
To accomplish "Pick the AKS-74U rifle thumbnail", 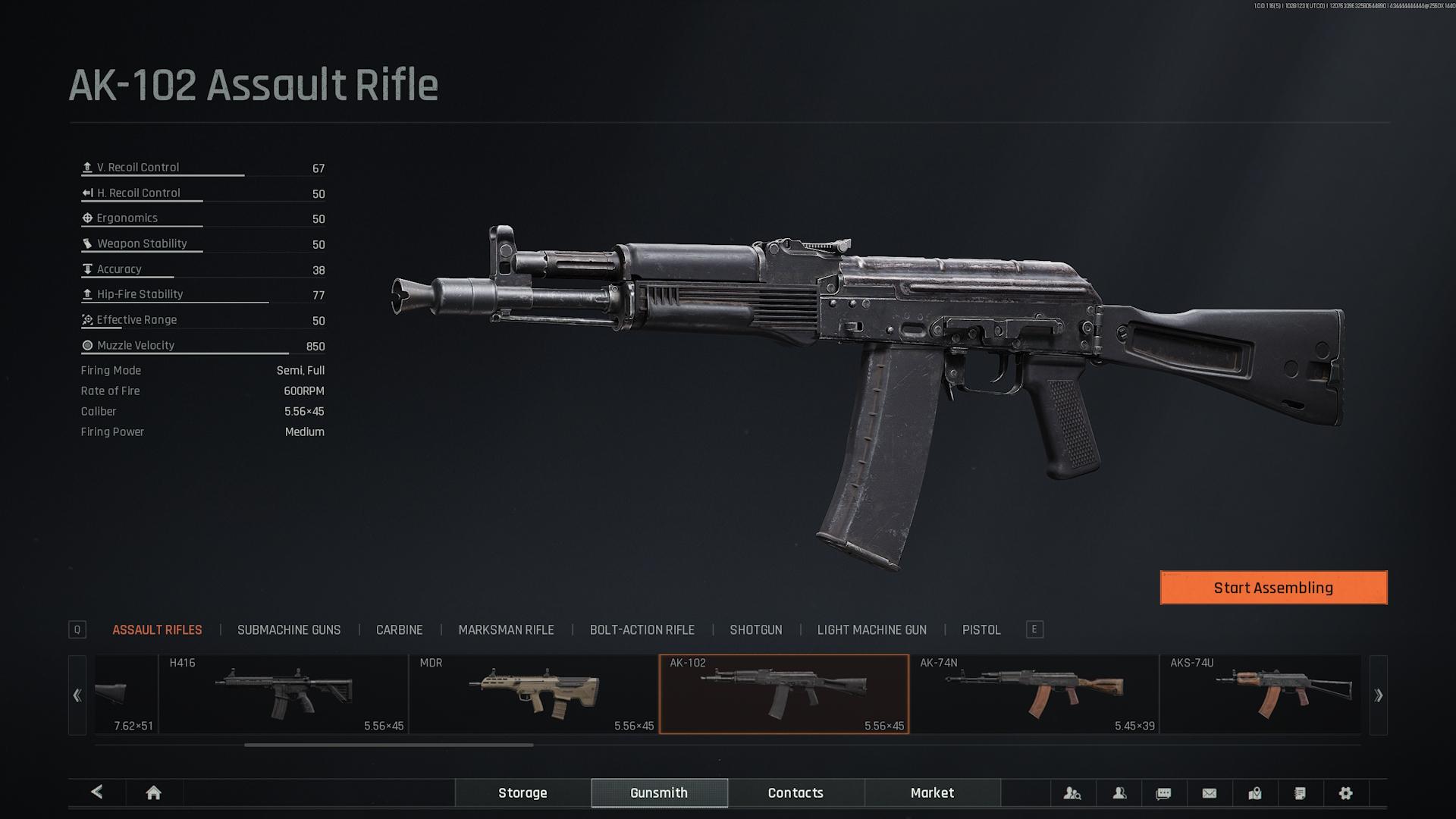I will point(1260,695).
